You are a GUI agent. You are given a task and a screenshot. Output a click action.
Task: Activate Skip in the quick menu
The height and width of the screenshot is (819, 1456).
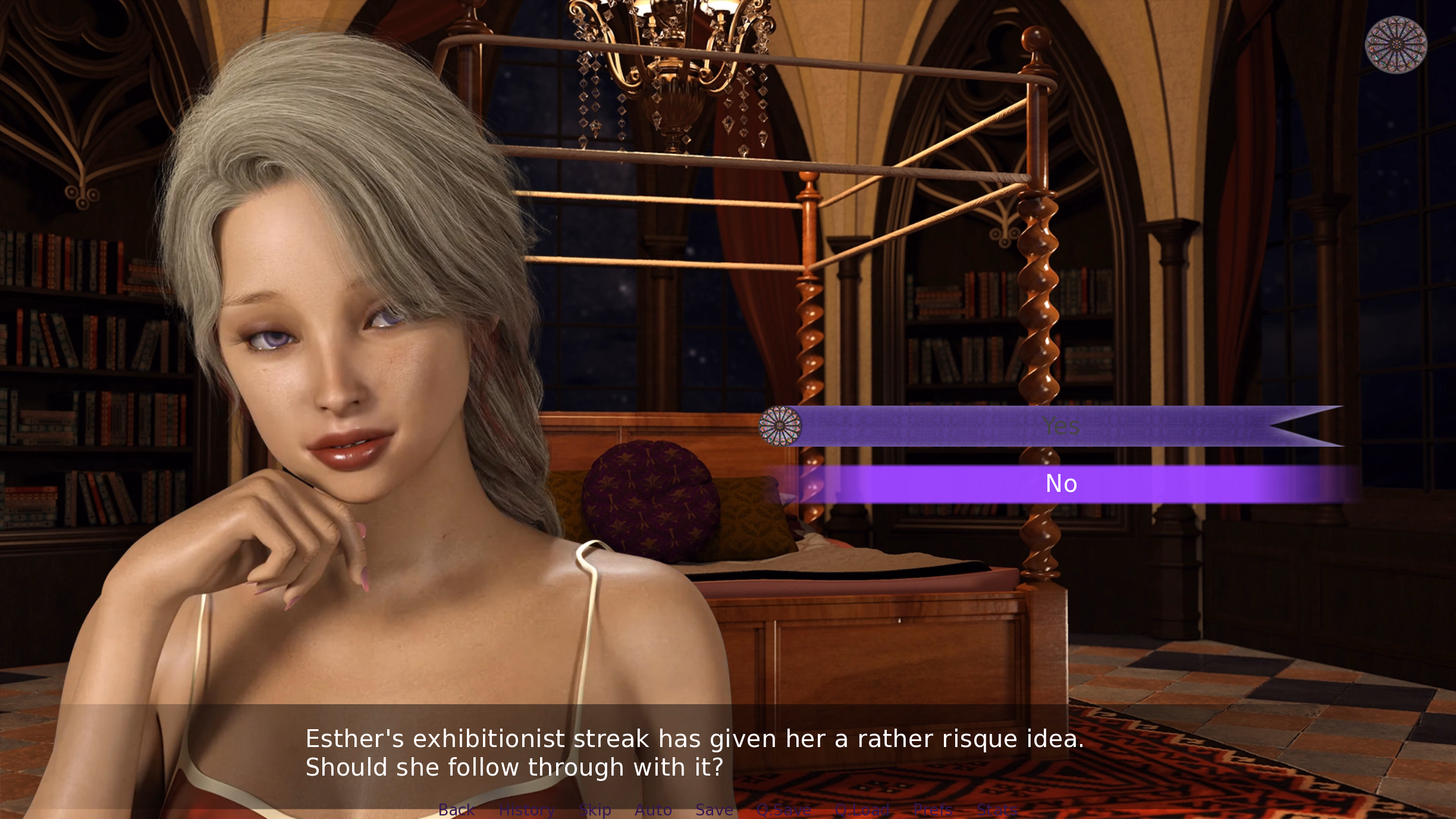click(595, 809)
